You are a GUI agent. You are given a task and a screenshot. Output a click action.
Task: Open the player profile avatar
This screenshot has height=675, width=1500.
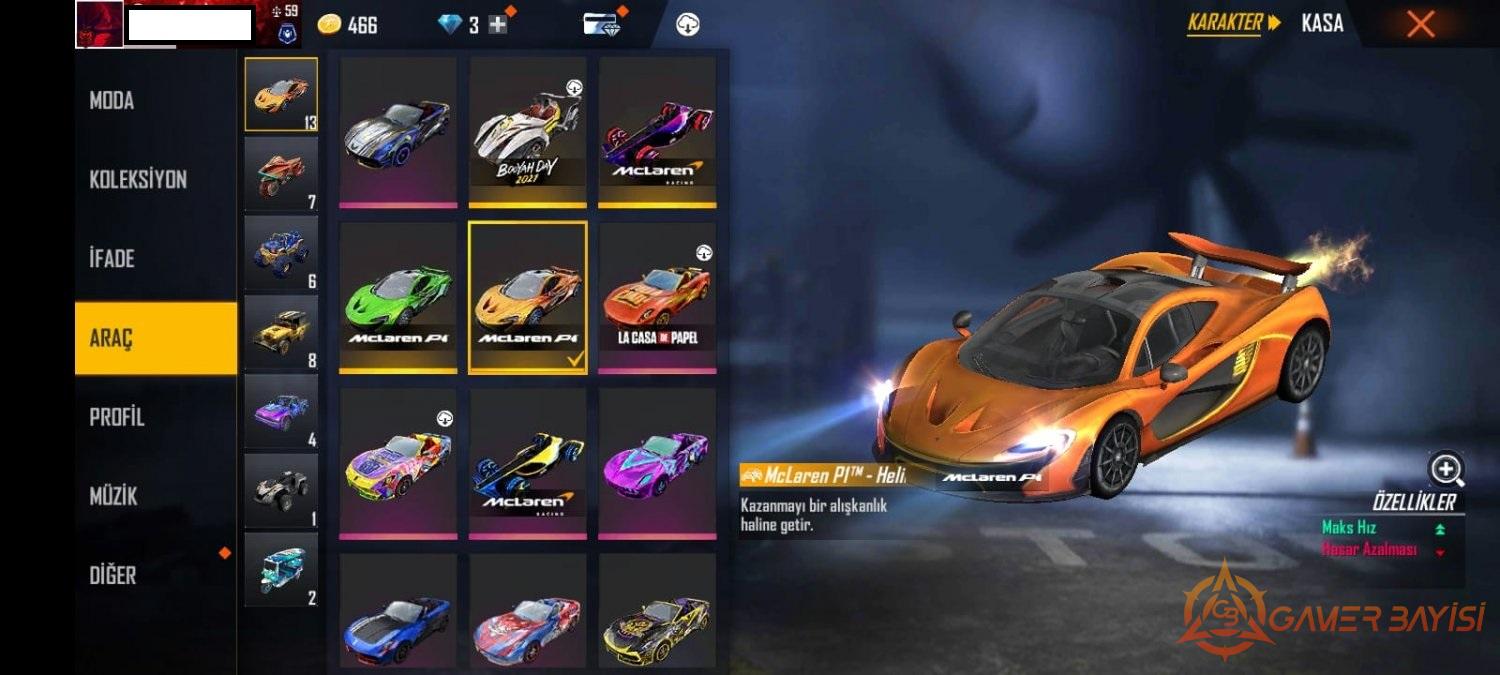tap(99, 25)
